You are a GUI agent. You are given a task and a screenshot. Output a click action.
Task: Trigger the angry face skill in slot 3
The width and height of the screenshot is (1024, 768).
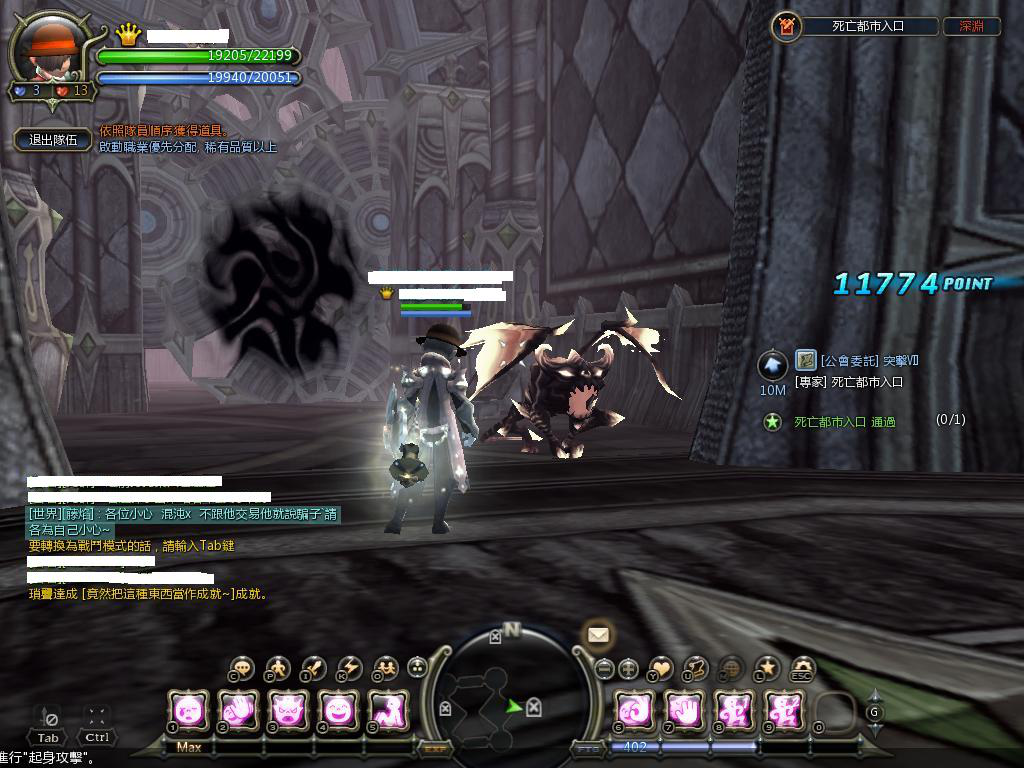[x=289, y=711]
